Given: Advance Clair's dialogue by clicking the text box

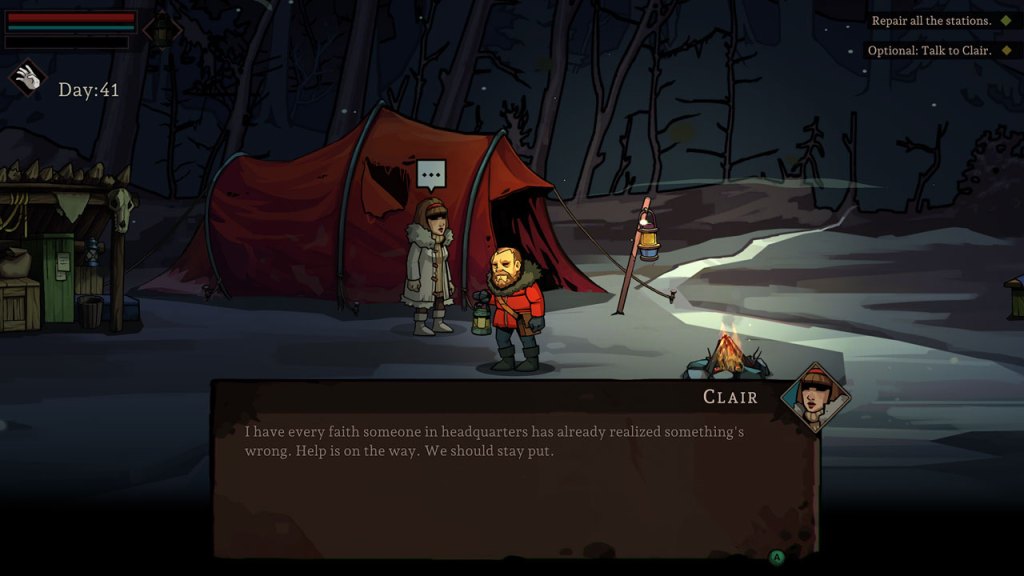Looking at the screenshot, I should 514,468.
